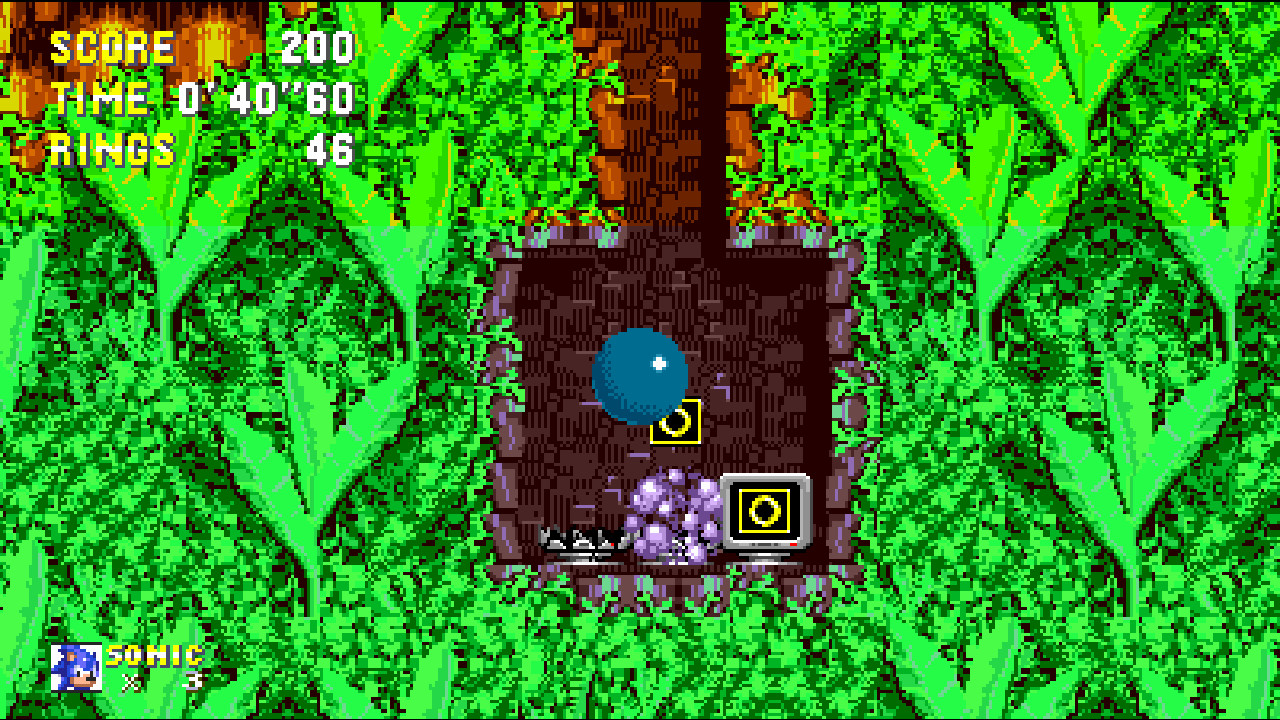Viewport: 1280px width, 720px height.
Task: Click the RINGS label in the HUD
Action: click(112, 148)
